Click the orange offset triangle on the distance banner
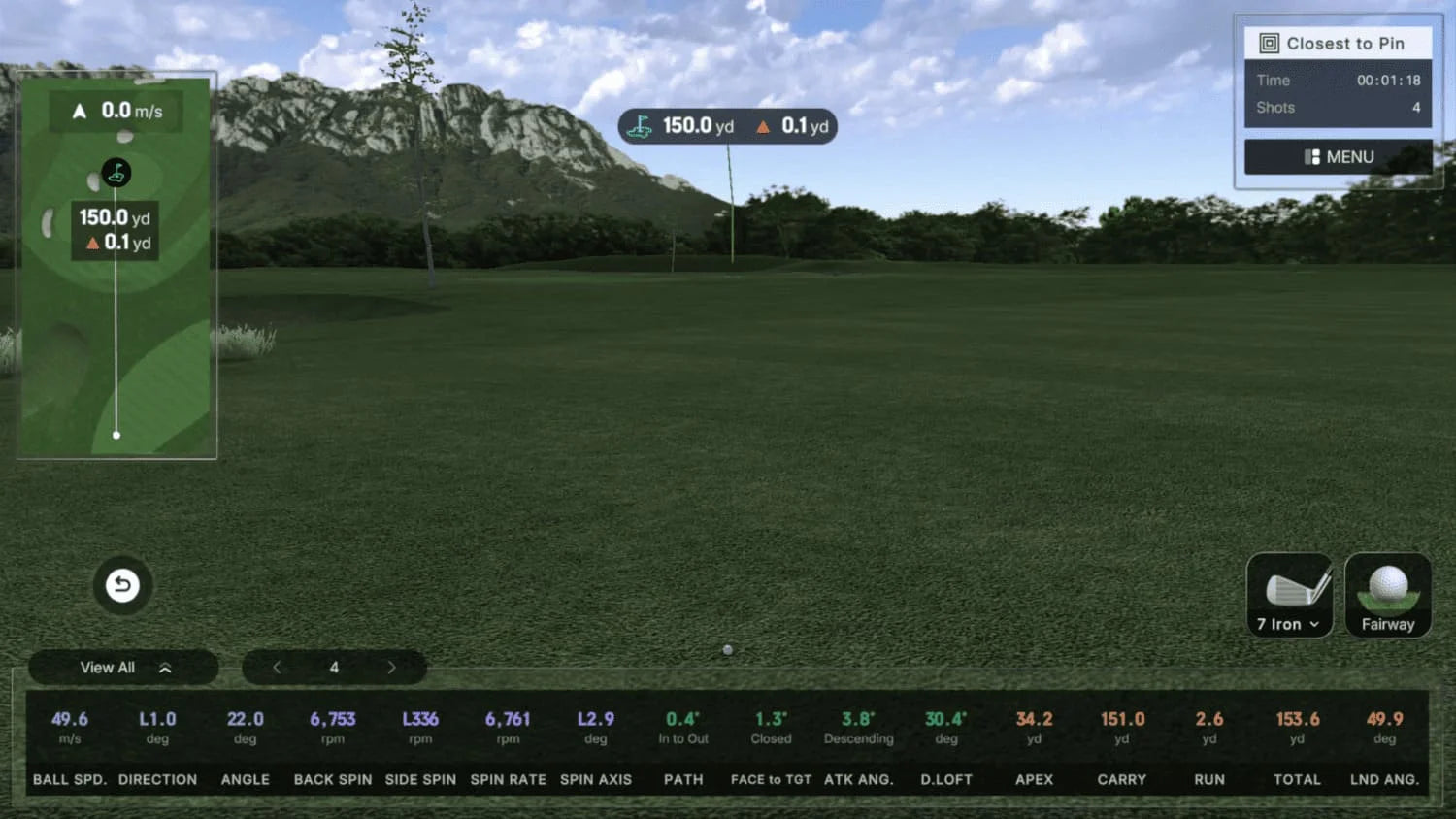Image resolution: width=1456 pixels, height=819 pixels. click(x=763, y=126)
